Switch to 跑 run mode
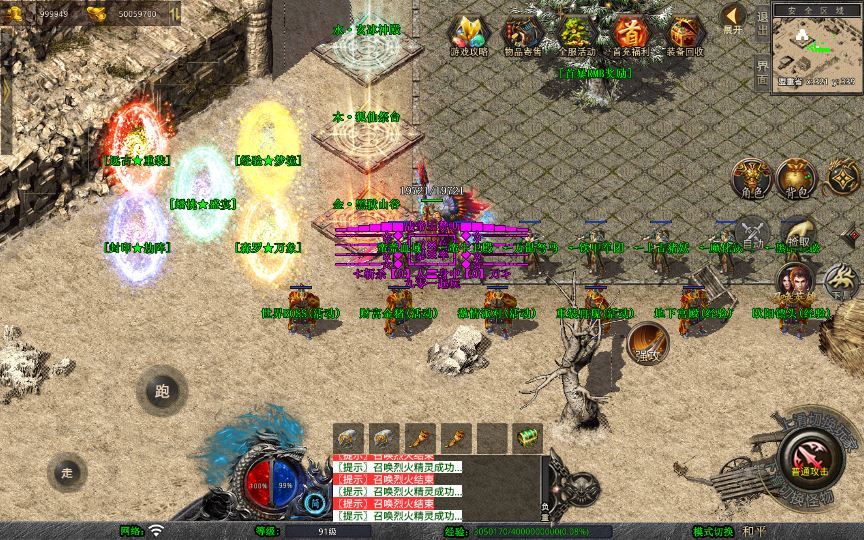 162,392
